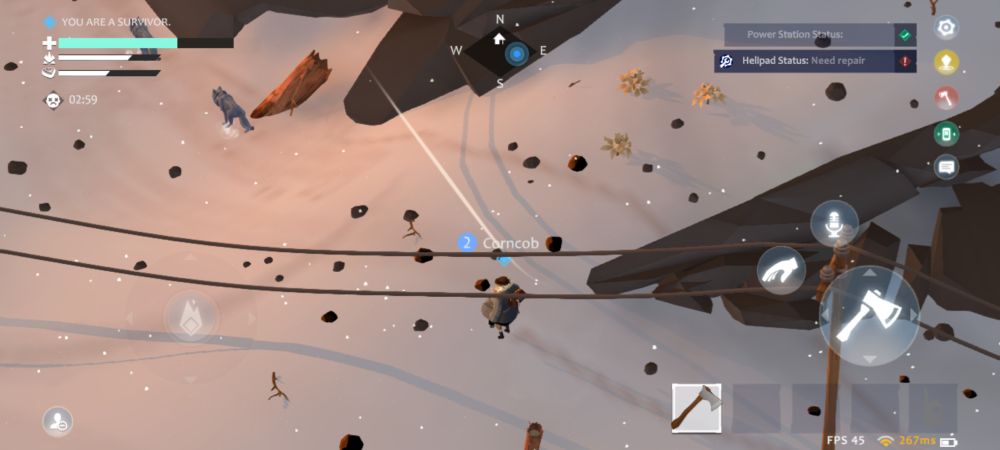Open the Power Station Status objective
This screenshot has width=1000, height=450.
816,35
